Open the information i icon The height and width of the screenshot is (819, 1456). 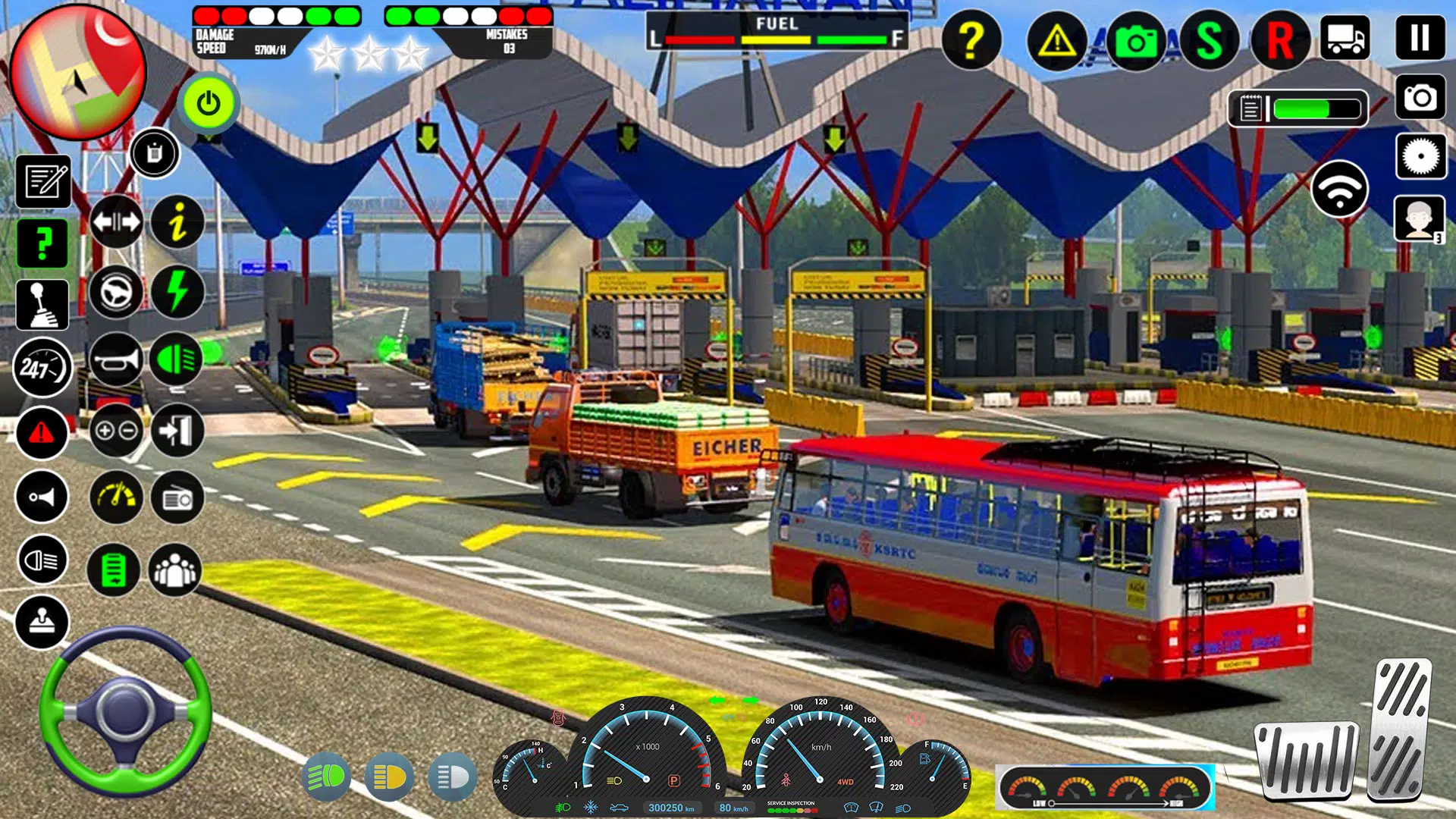click(177, 222)
